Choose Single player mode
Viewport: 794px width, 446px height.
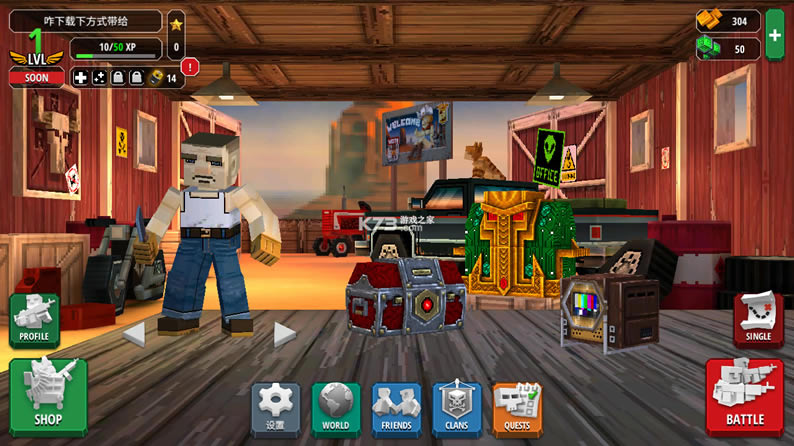coord(758,320)
